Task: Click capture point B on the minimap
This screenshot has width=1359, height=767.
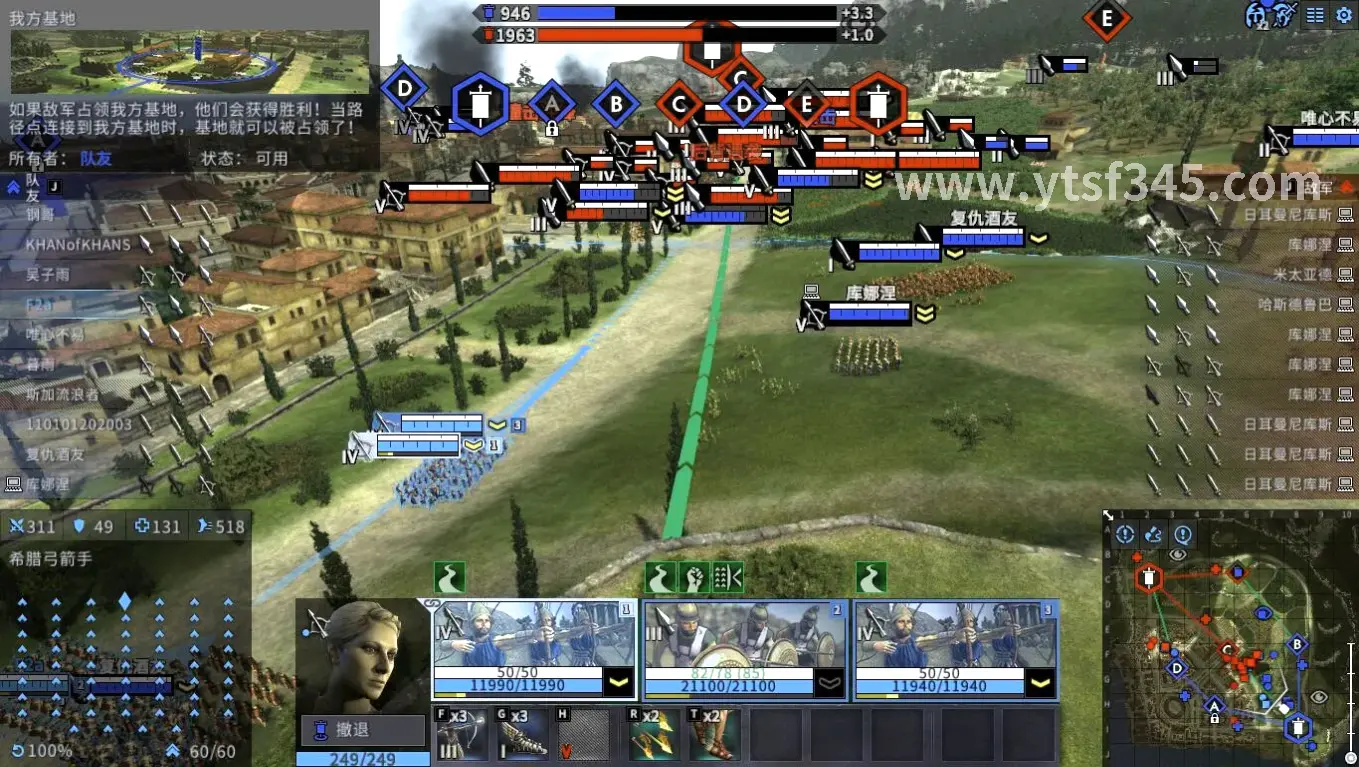Action: pyautogui.click(x=1297, y=645)
